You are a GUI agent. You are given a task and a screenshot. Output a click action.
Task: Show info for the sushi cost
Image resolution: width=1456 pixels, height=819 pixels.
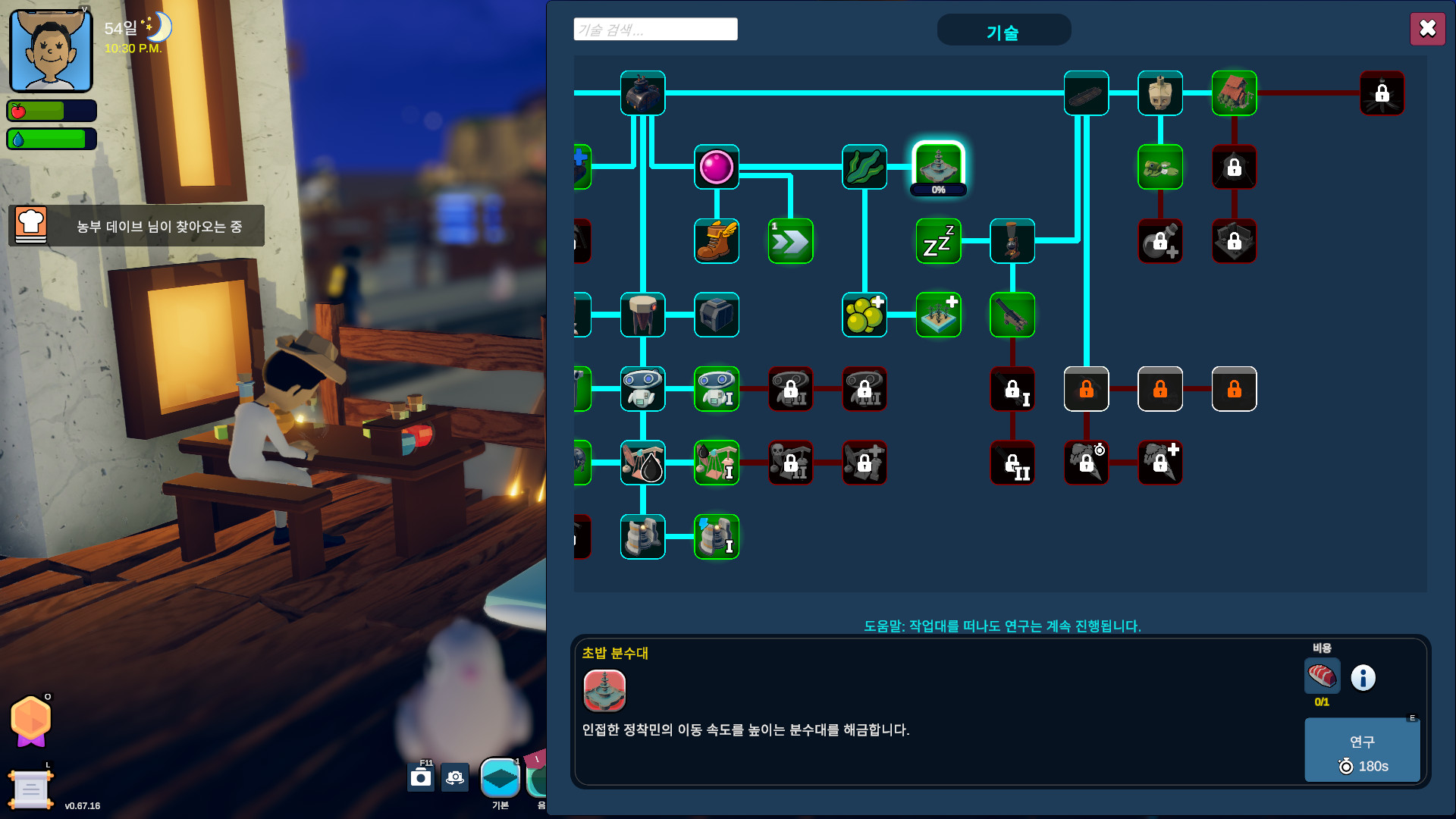click(1363, 677)
